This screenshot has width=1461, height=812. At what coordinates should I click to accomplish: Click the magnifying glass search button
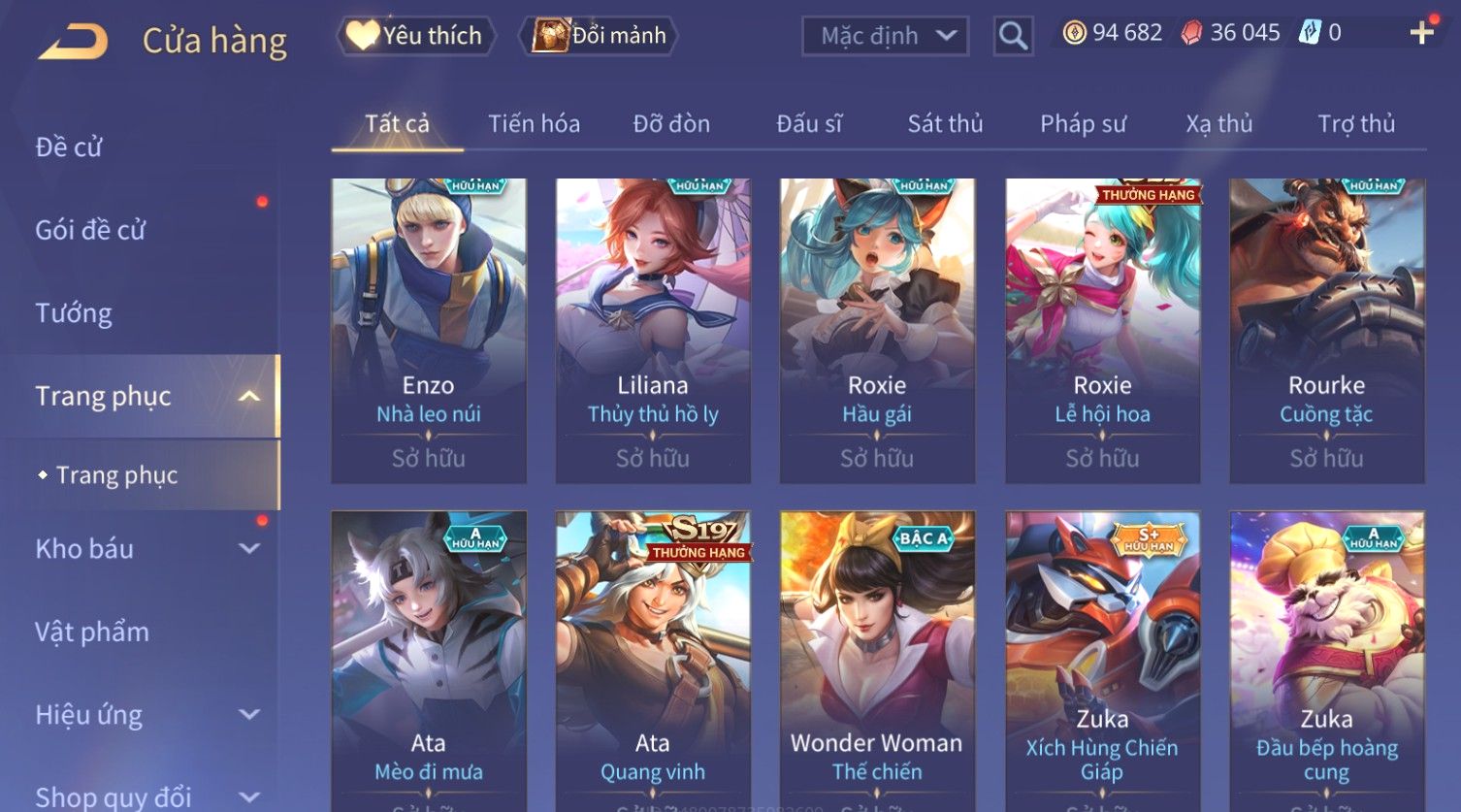point(1013,37)
